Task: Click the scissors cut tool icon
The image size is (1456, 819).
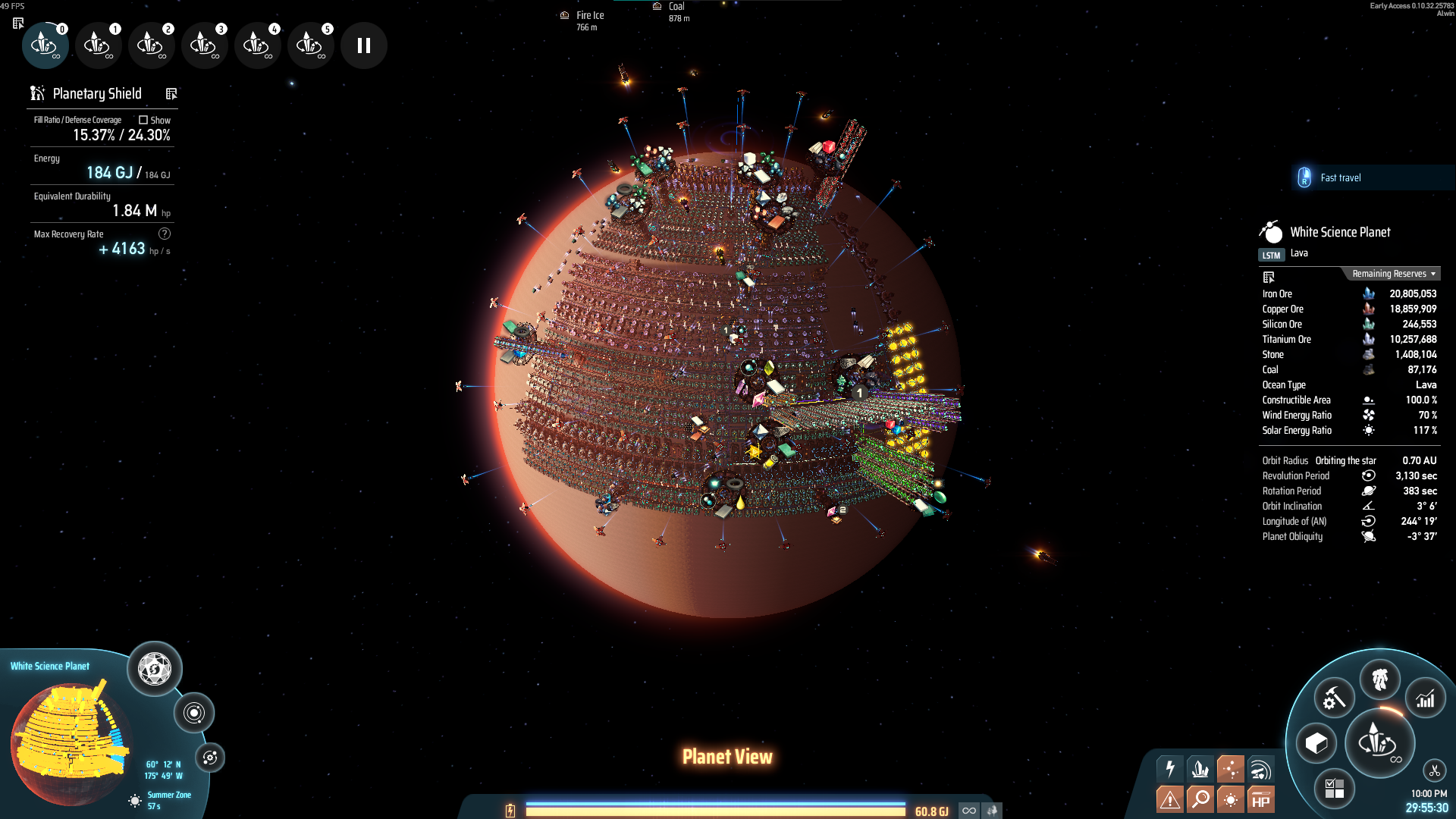Action: [1434, 770]
